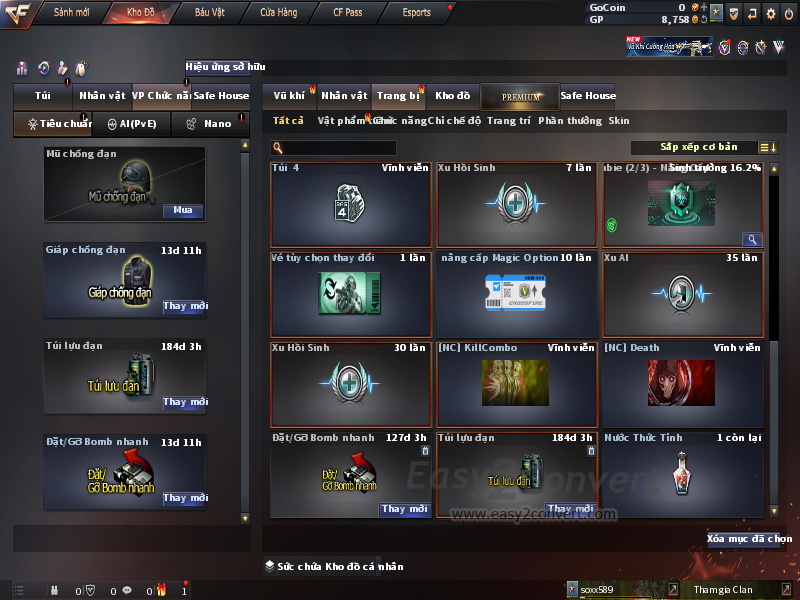Open the Cửa Hàng shop
Viewport: 800px width, 600px height.
point(279,13)
